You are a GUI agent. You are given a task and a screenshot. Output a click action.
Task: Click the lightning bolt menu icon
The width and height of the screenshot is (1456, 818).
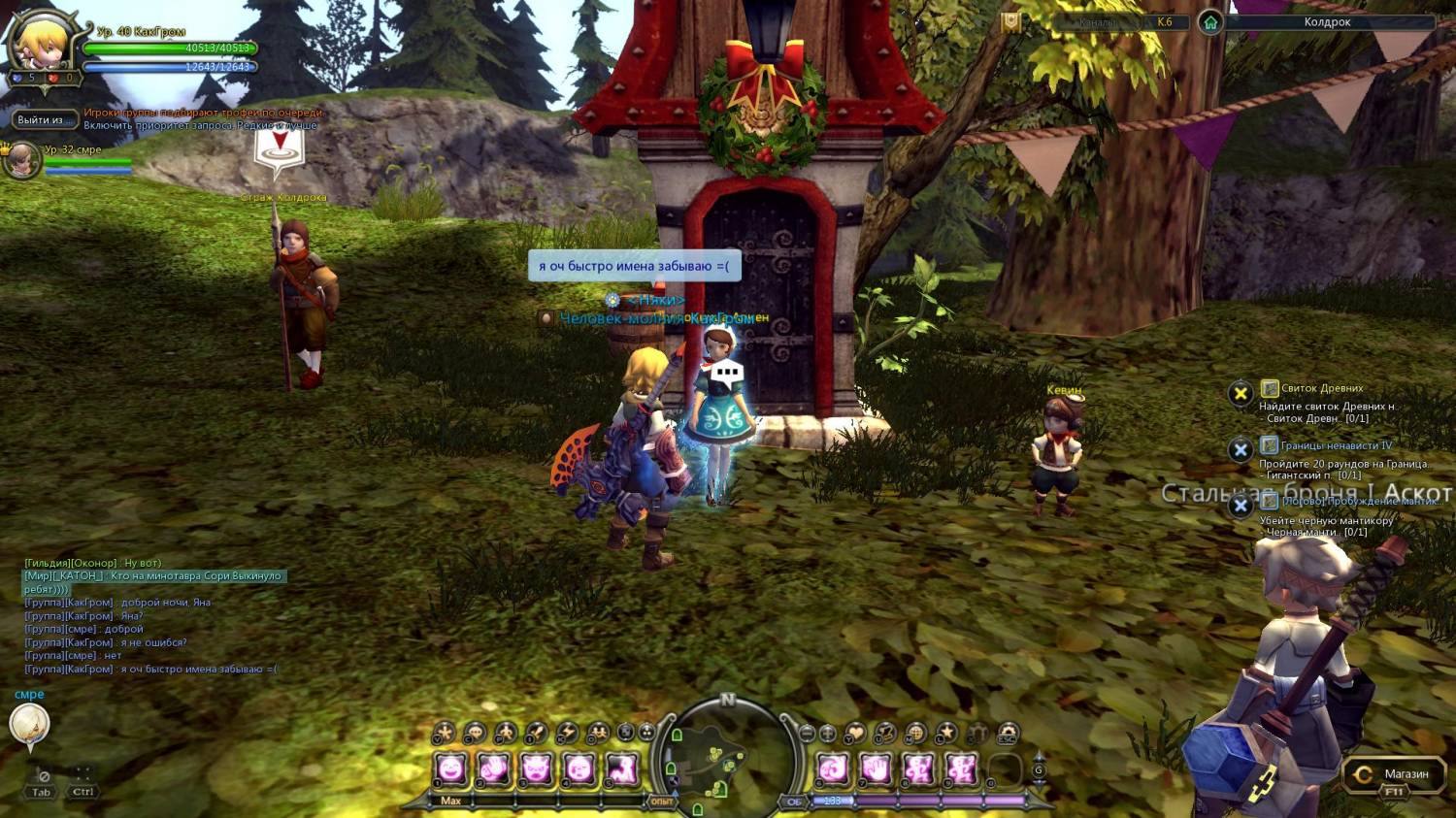(567, 734)
